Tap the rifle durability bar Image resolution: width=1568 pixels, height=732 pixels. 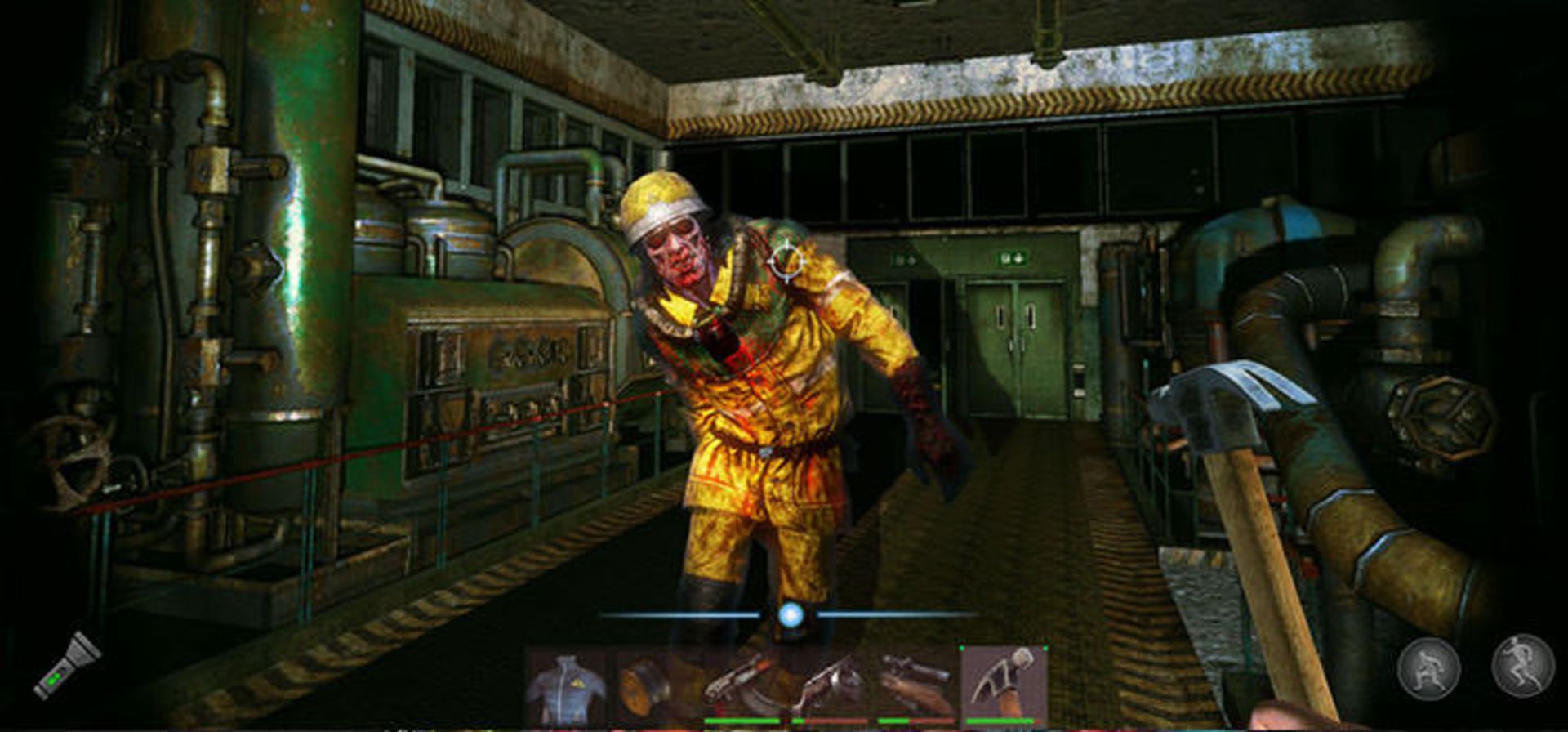742,721
